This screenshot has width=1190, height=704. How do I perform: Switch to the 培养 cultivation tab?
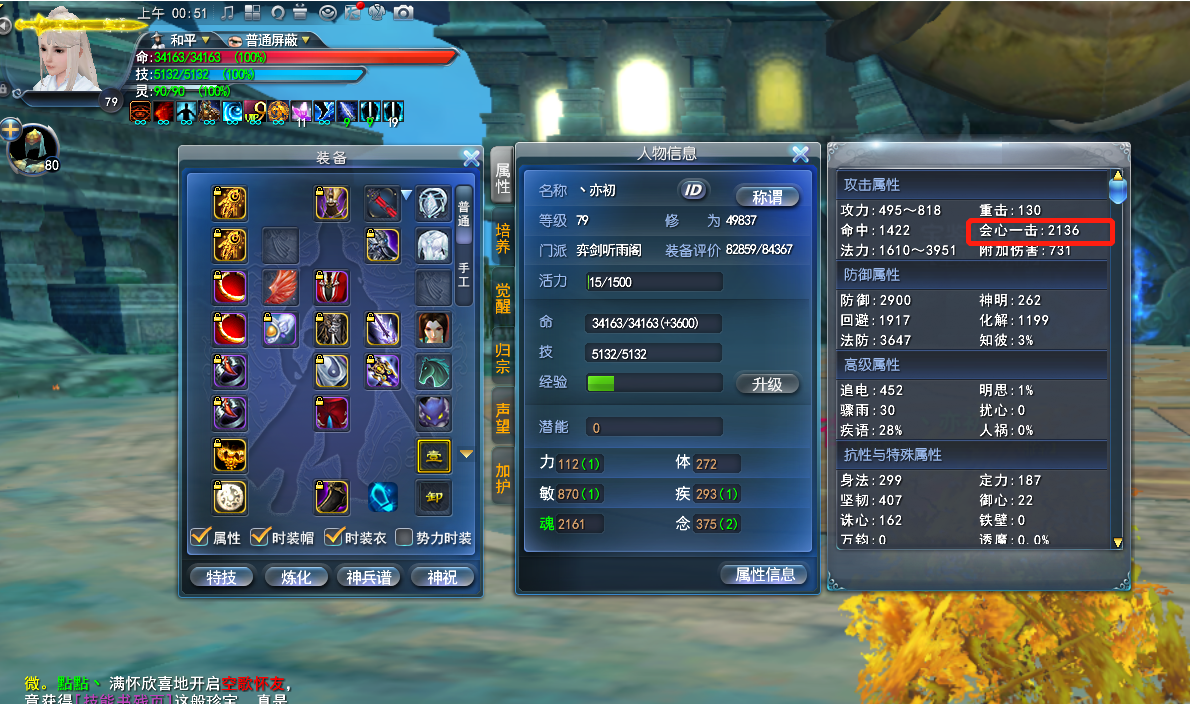502,240
